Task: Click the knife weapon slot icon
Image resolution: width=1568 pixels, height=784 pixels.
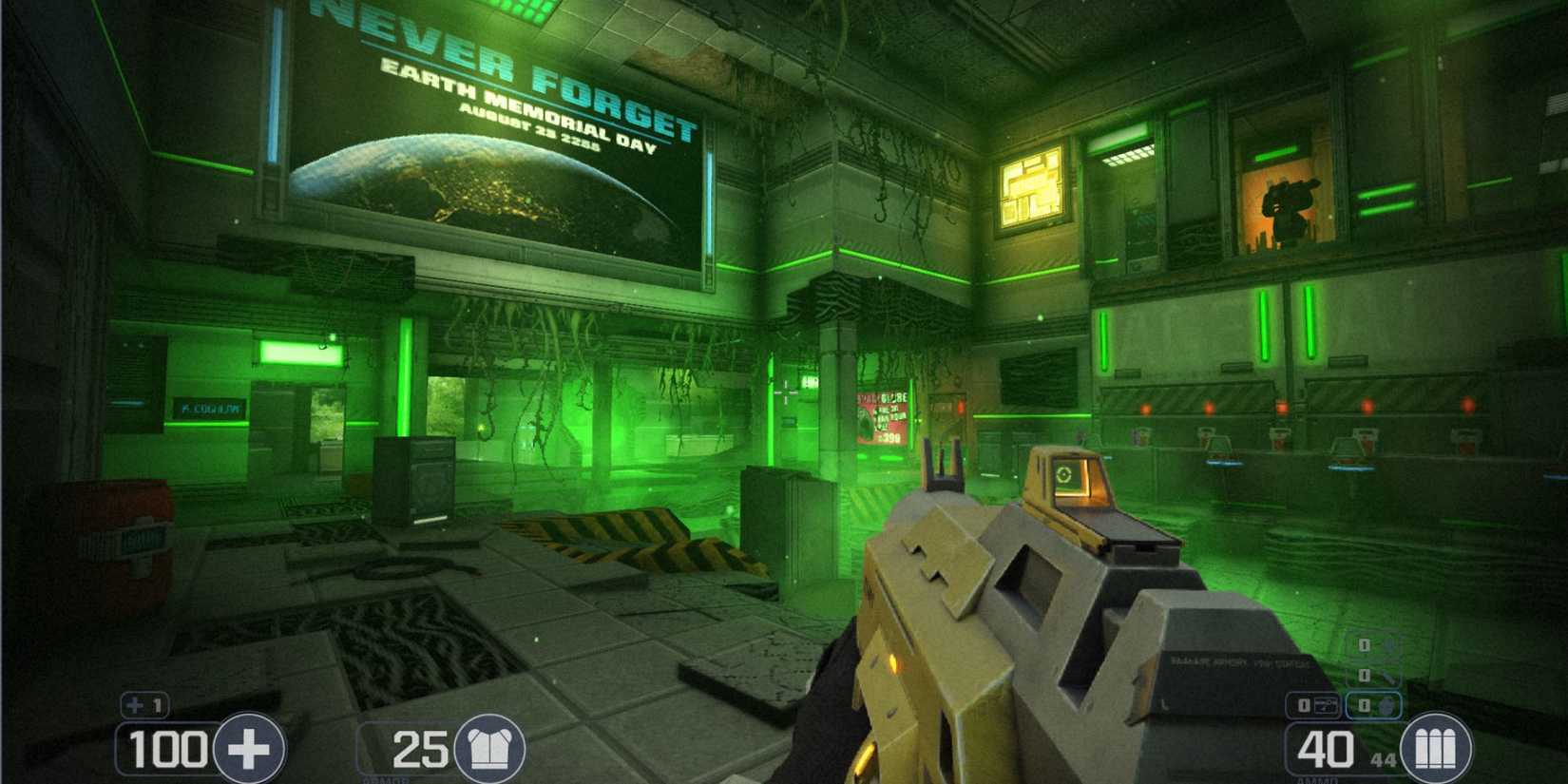Action: 1387,677
